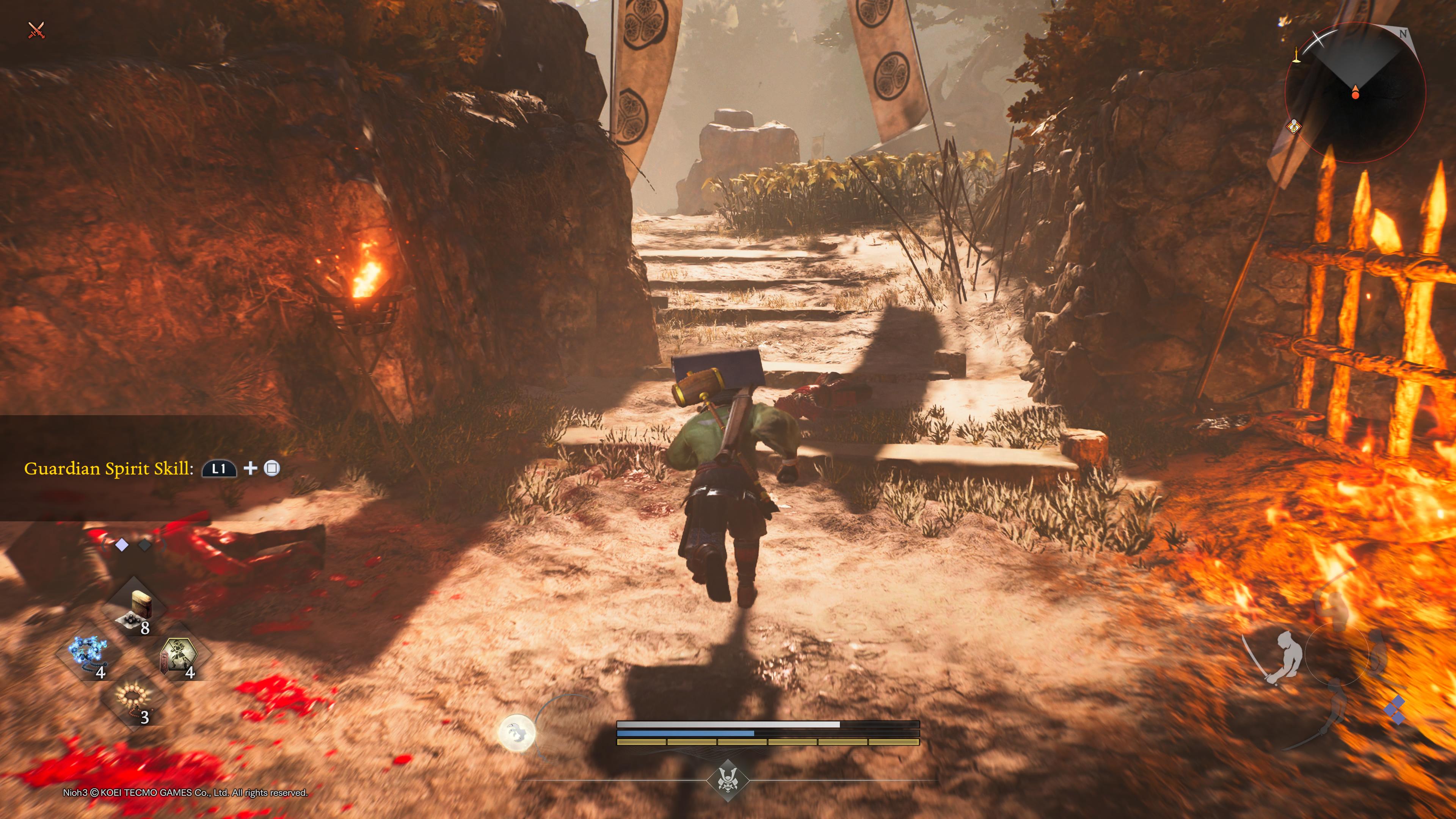Choose the highlighted sword stance silhouette

pyautogui.click(x=1281, y=659)
